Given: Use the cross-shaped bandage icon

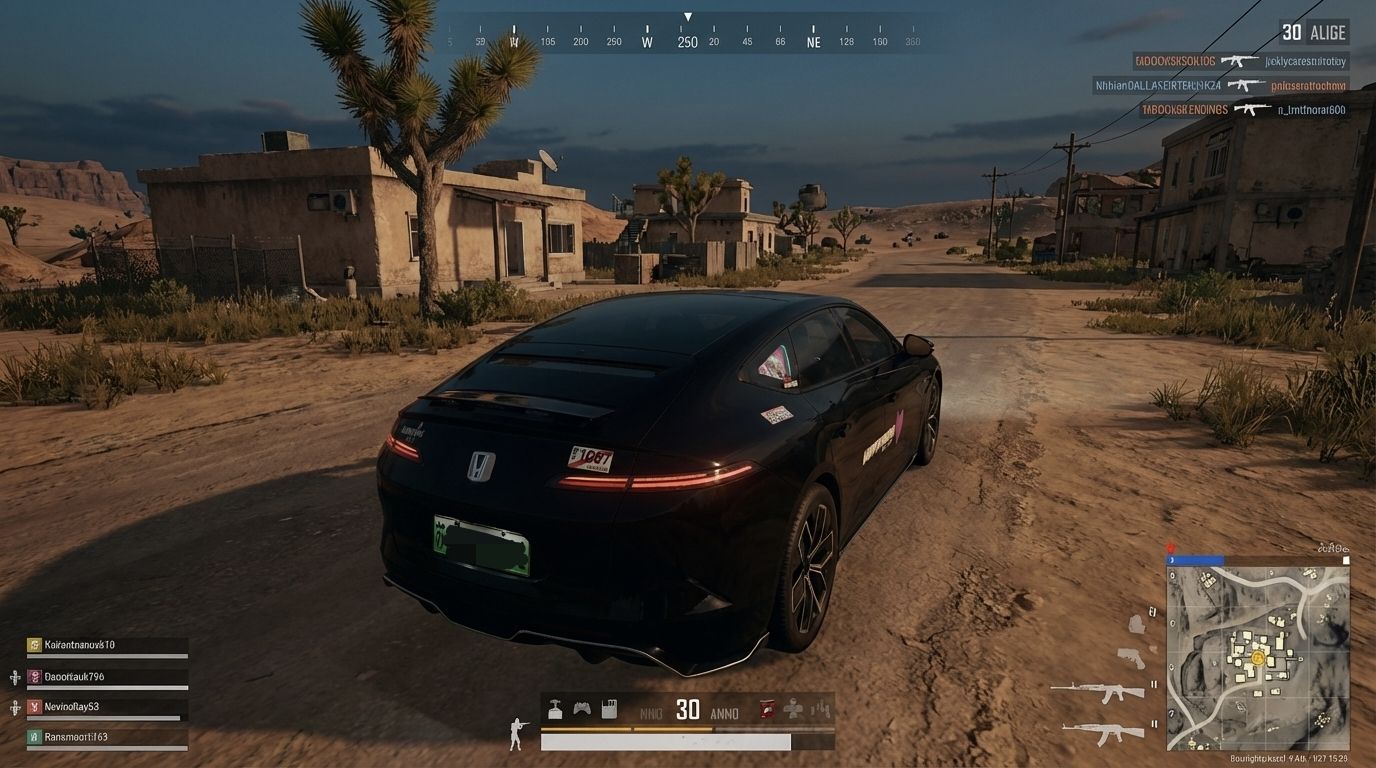Looking at the screenshot, I should pos(793,709).
